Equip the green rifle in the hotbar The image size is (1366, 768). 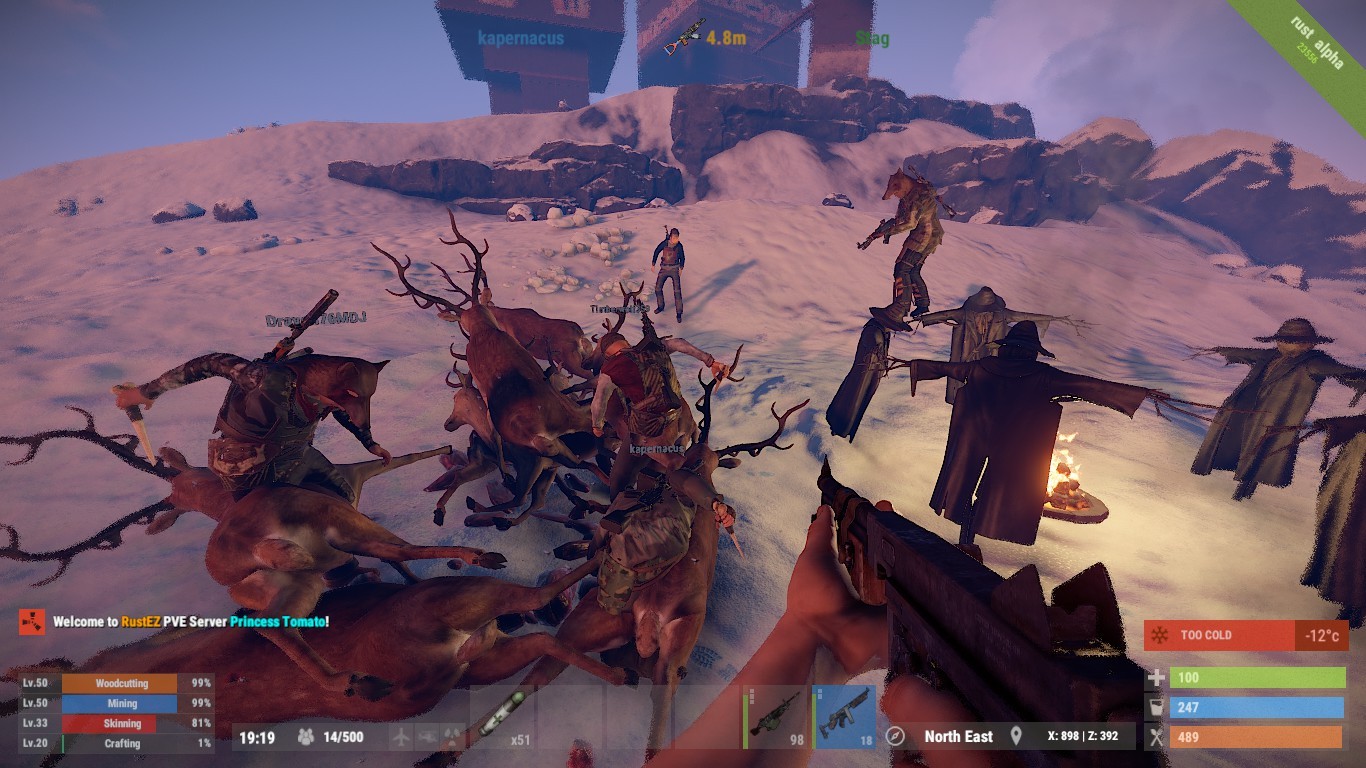(775, 717)
